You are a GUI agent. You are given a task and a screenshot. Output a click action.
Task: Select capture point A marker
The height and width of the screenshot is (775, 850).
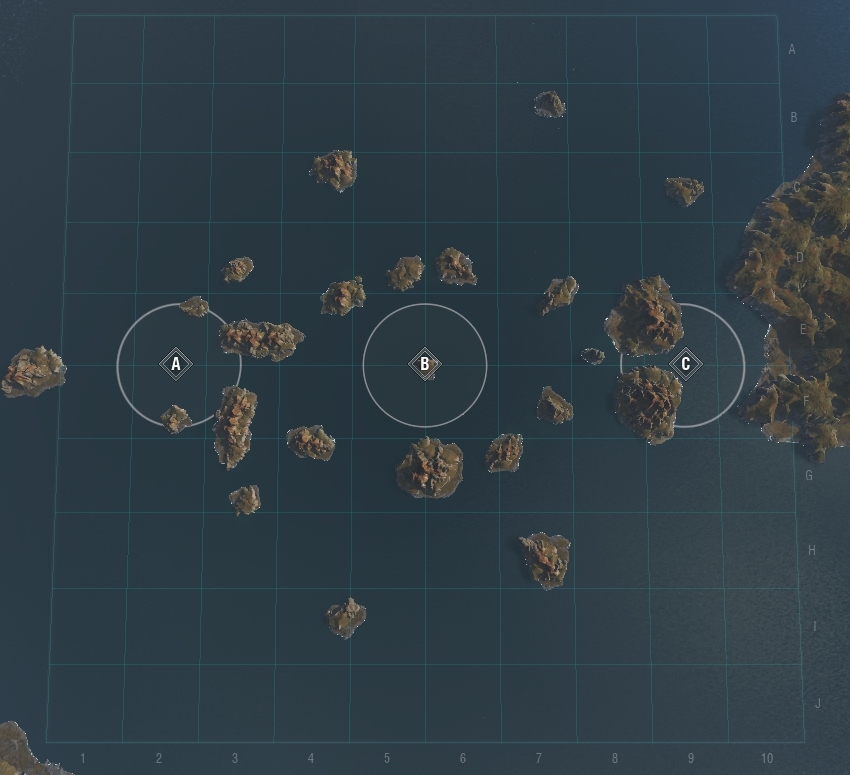coord(176,364)
